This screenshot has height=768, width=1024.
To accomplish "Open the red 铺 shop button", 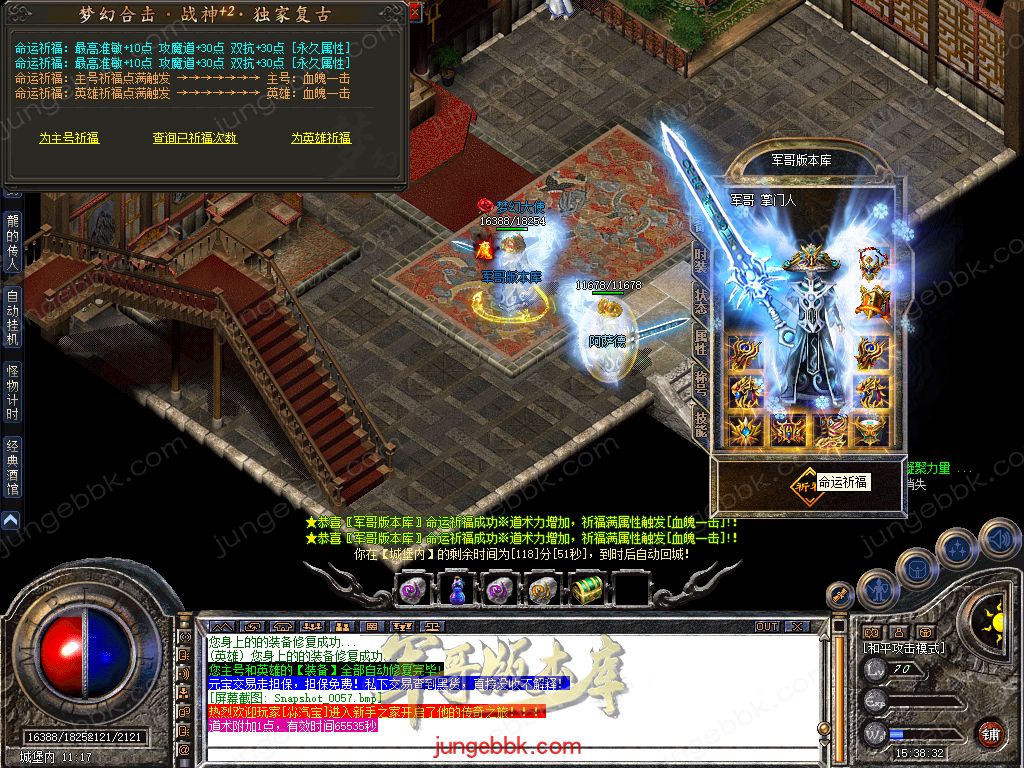I will (x=990, y=733).
